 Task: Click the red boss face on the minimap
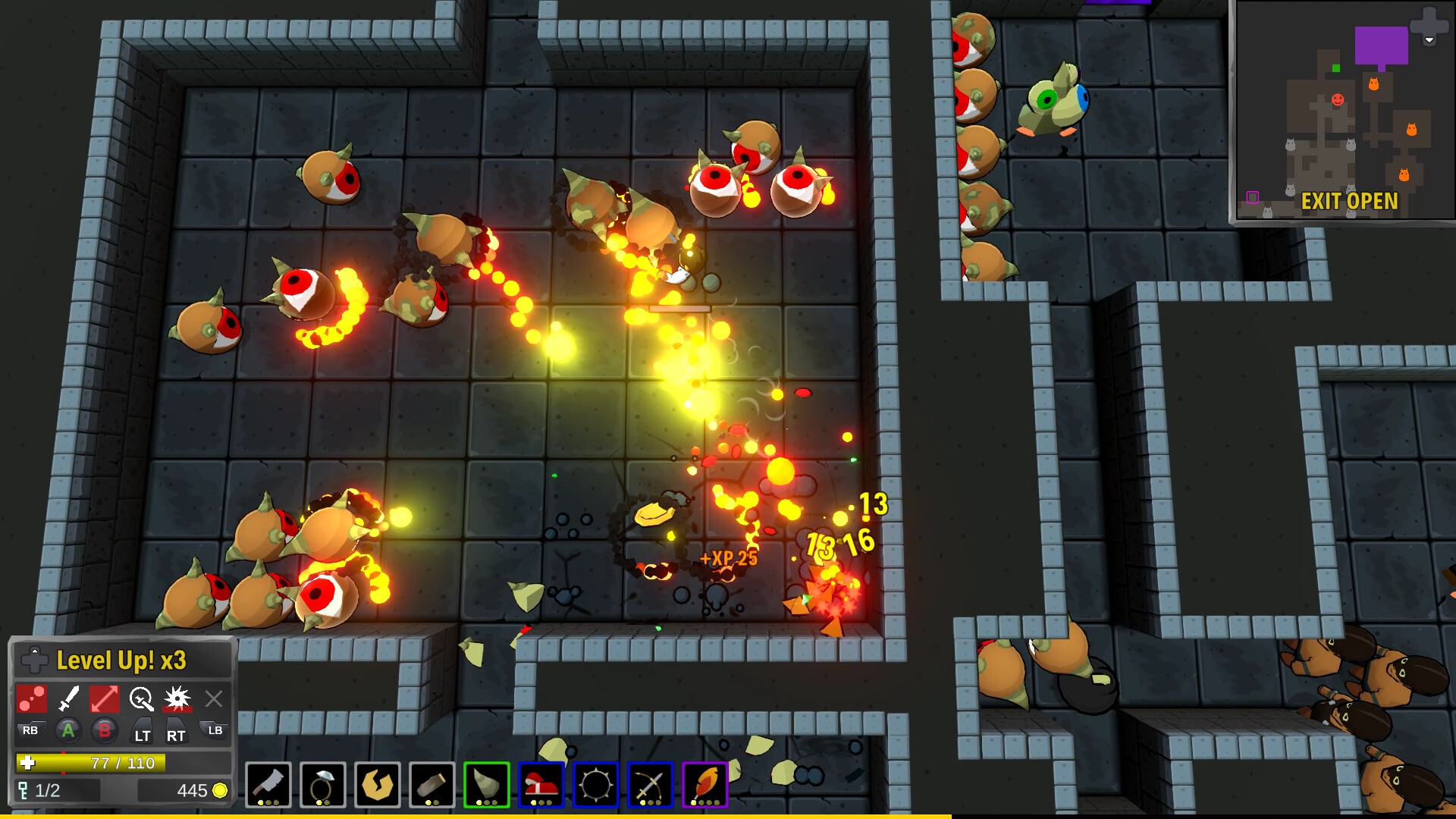click(1337, 99)
